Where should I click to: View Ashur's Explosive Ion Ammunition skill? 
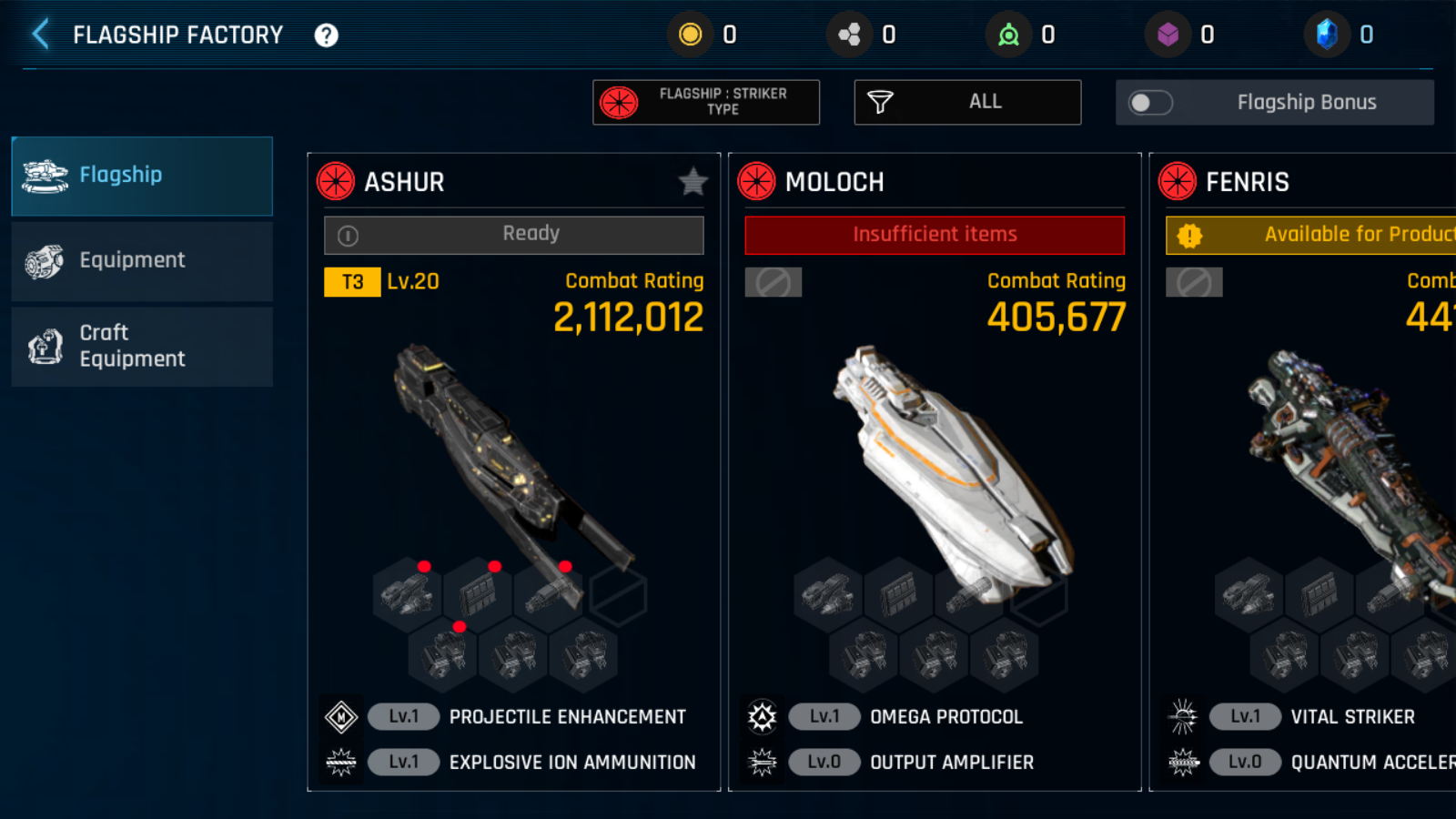571,763
